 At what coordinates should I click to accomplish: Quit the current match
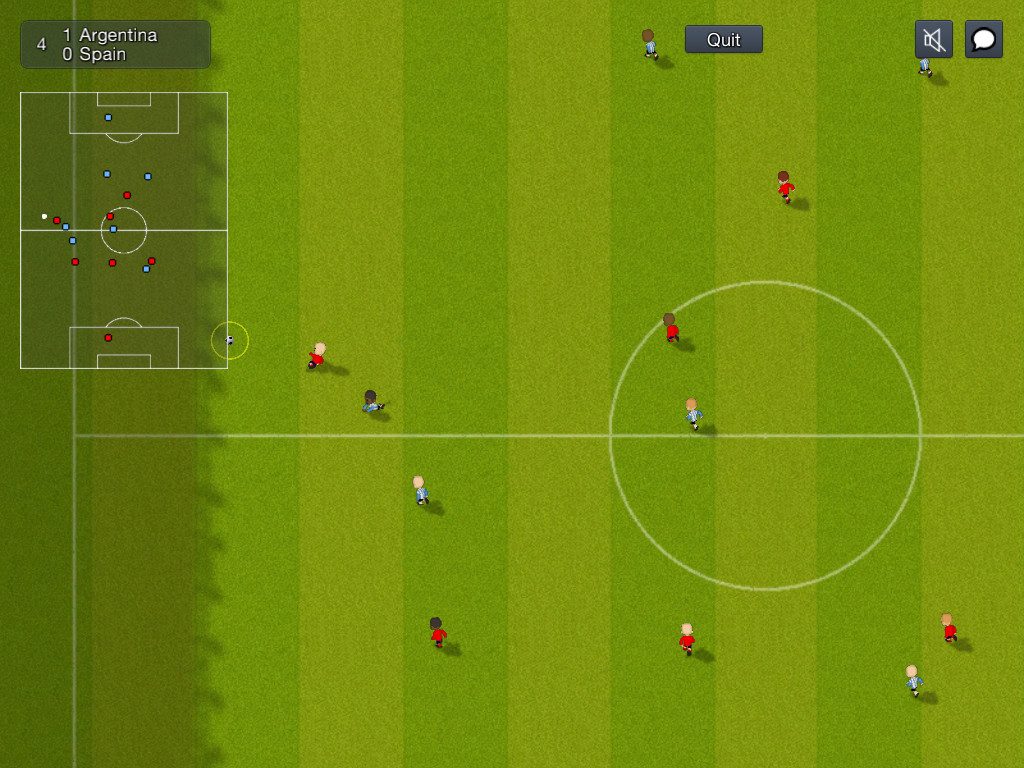pos(723,39)
